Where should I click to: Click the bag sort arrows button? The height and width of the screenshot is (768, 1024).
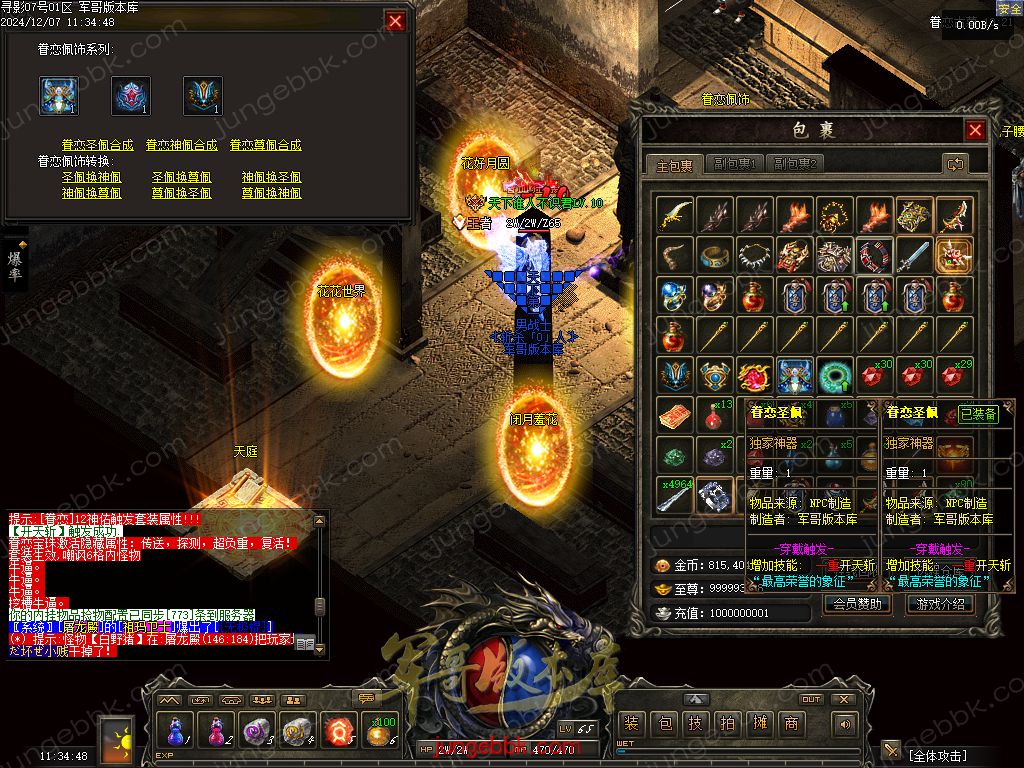(x=955, y=164)
